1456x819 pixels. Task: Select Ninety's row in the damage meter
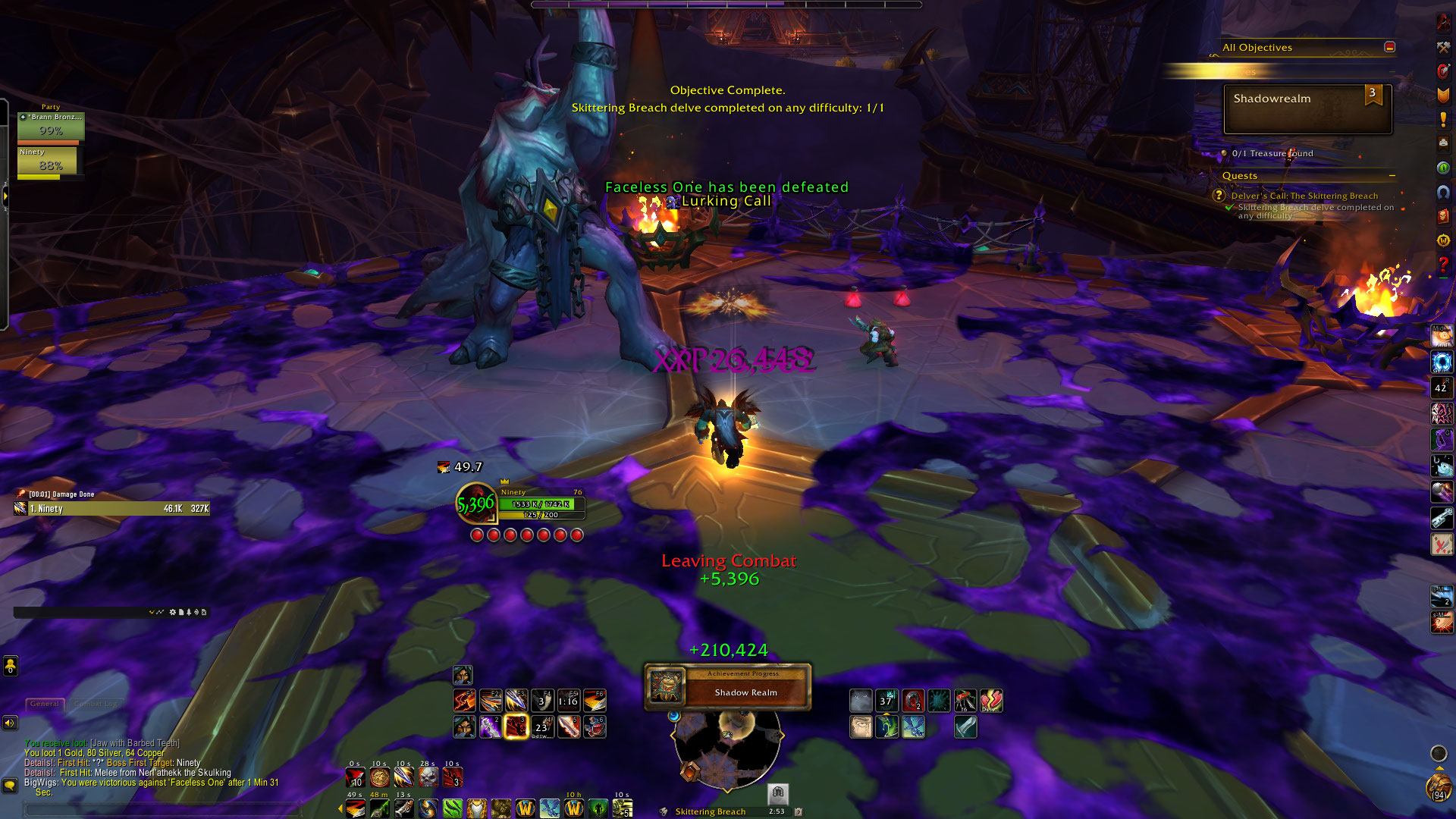click(x=111, y=509)
